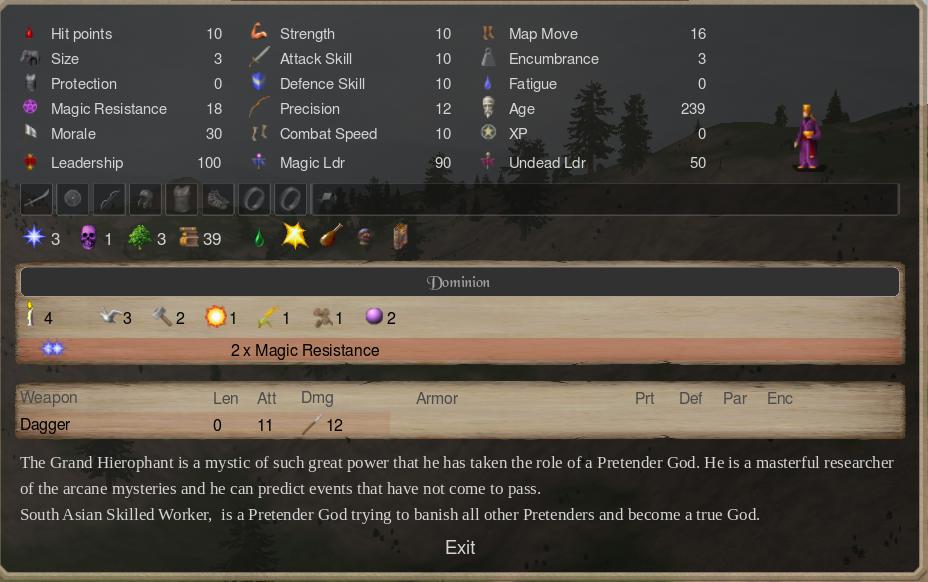Open the 2 x Magic Resistance bless row

pos(305,350)
